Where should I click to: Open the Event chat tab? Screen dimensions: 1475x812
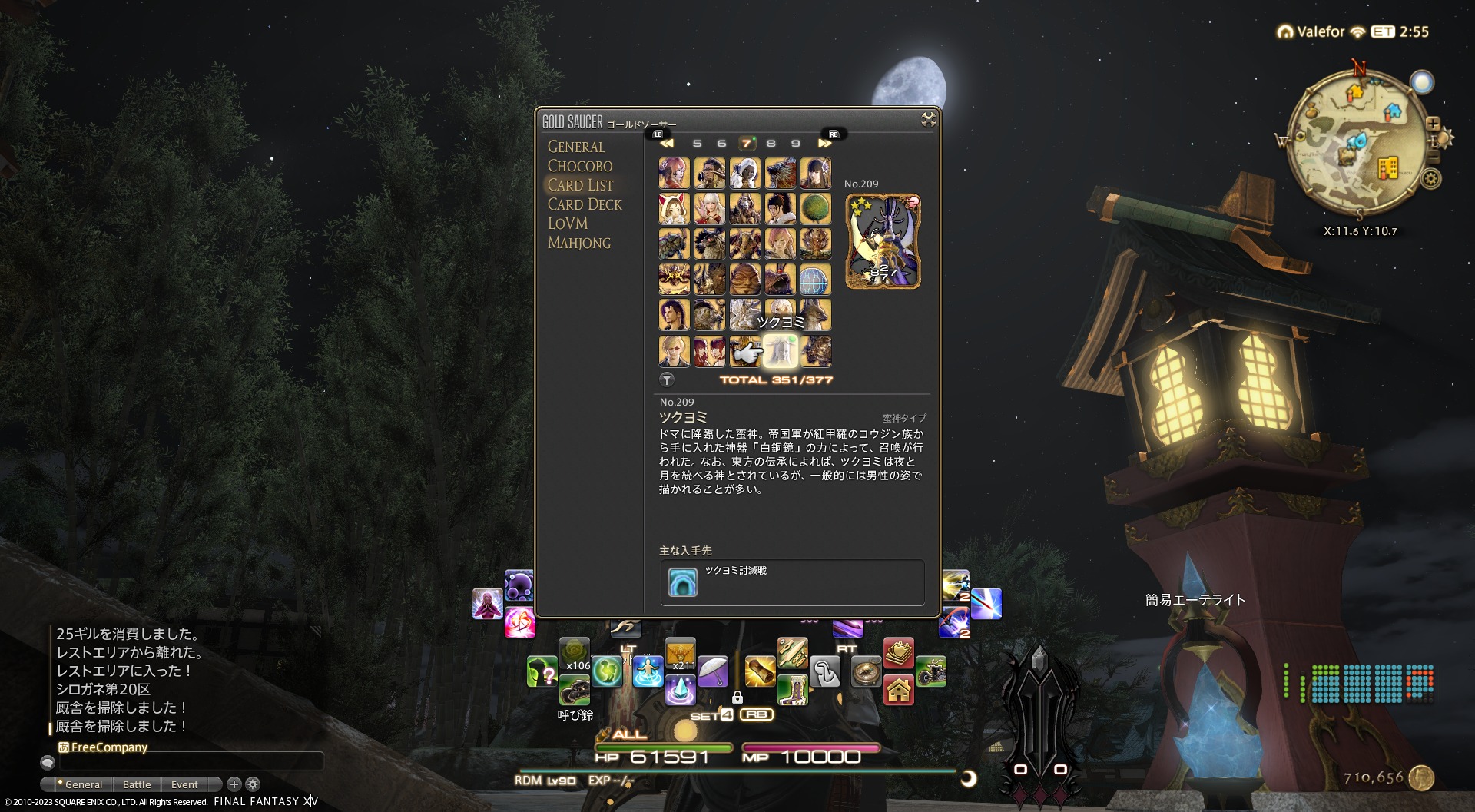tap(184, 784)
